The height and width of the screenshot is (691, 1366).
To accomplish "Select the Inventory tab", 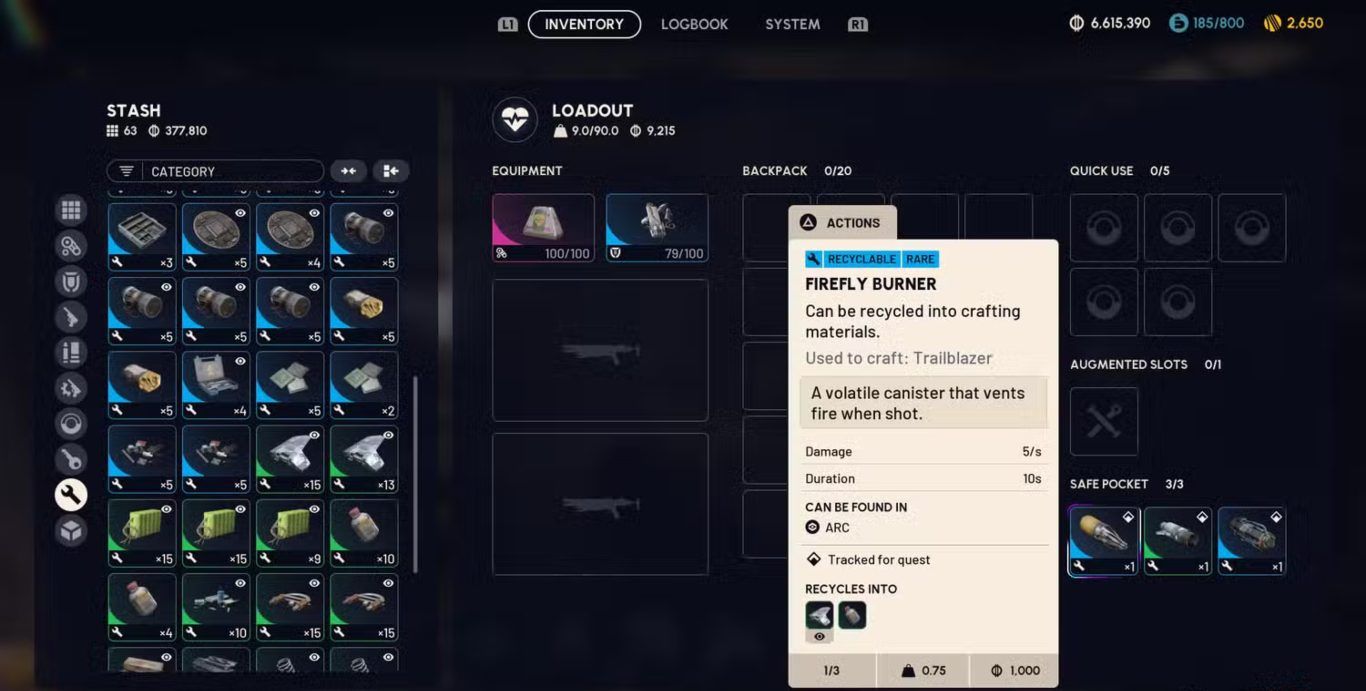I will [x=584, y=24].
